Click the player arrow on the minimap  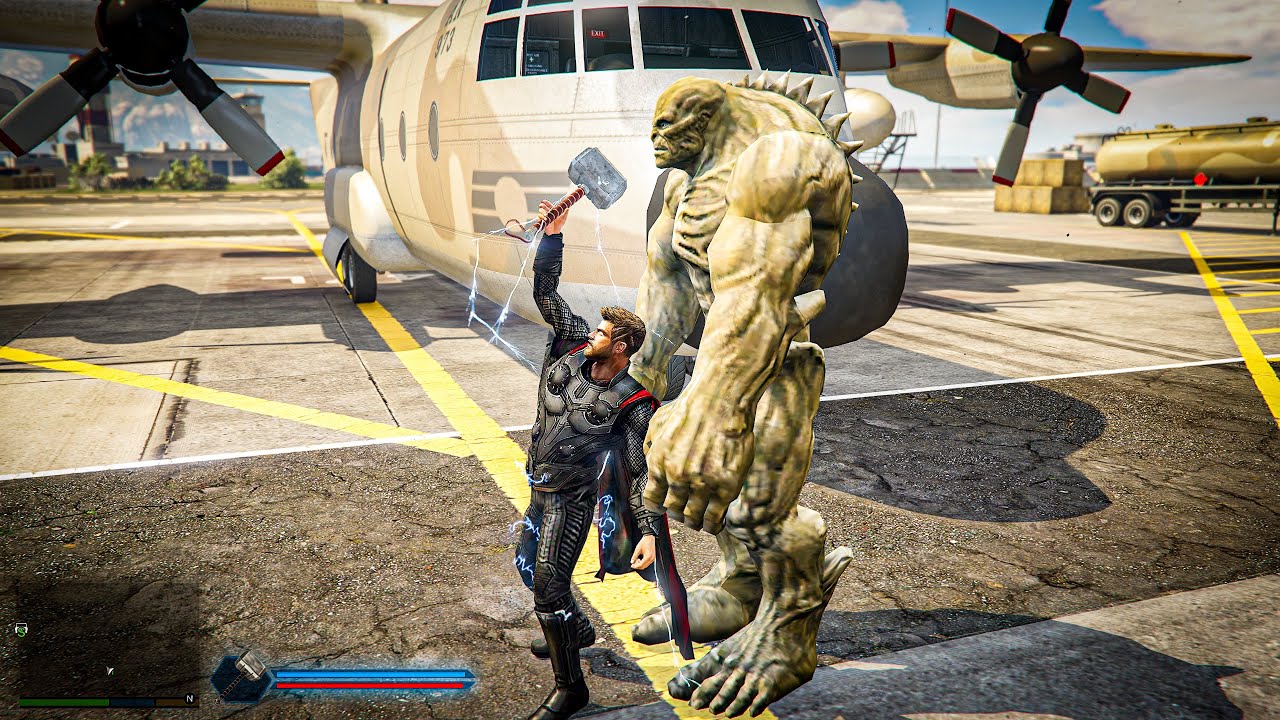coord(110,671)
